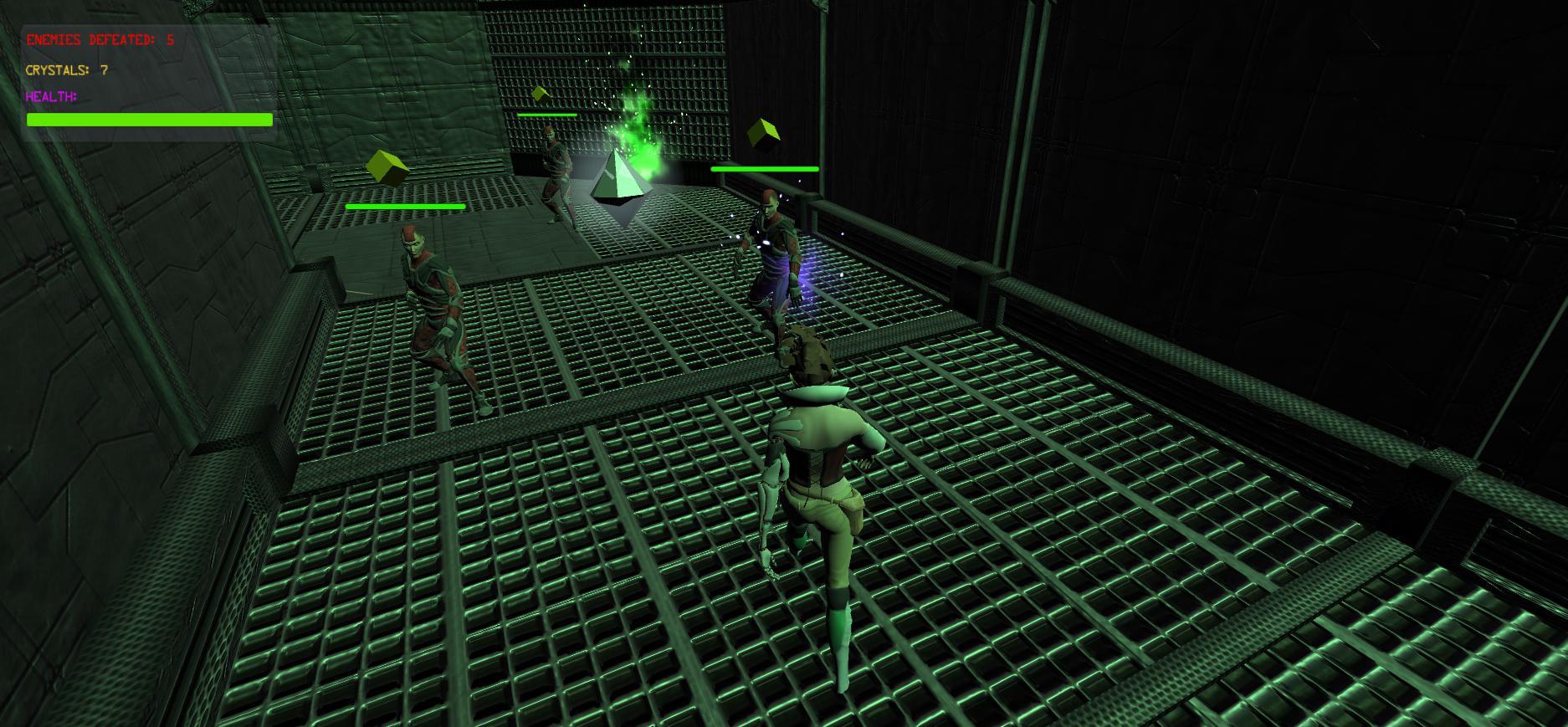The height and width of the screenshot is (727, 1568).
Task: Select the CRYSTALS: 7 counter
Action: (65, 71)
